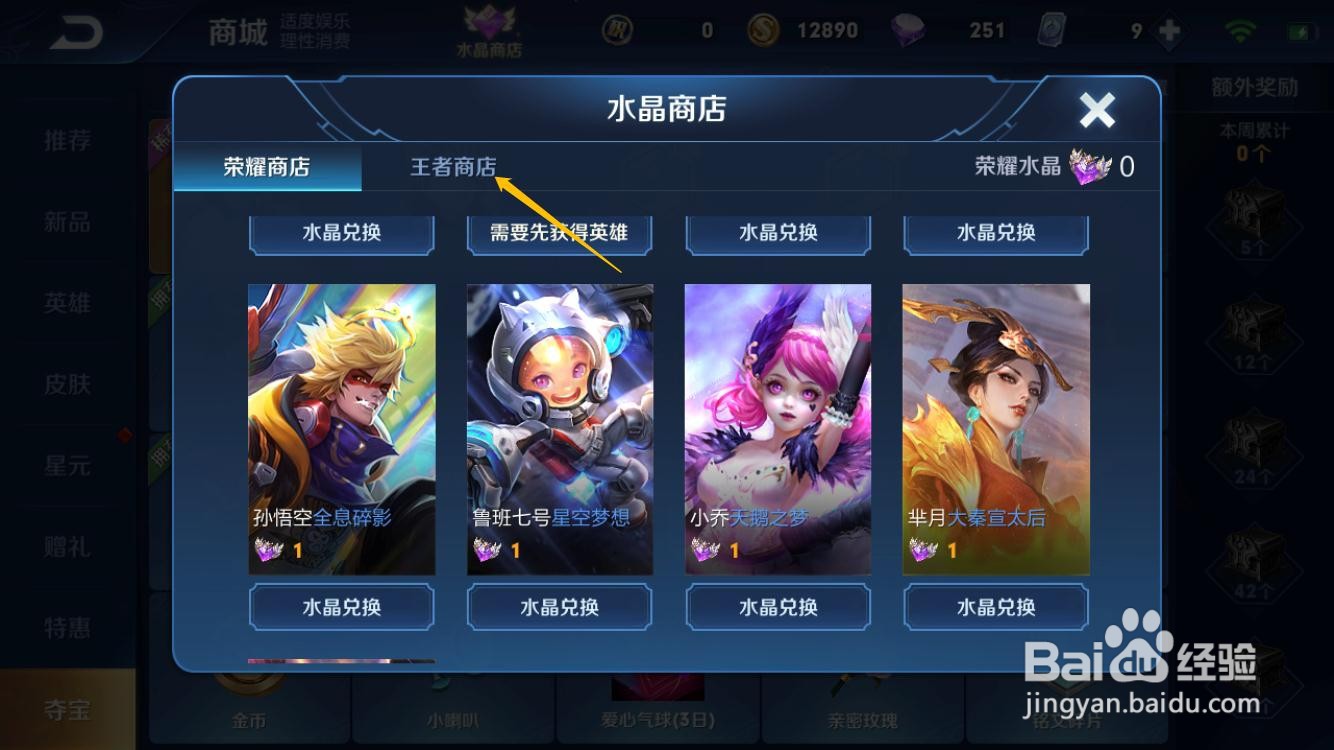Click the green plus recharge icon
The height and width of the screenshot is (750, 1334).
1168,30
